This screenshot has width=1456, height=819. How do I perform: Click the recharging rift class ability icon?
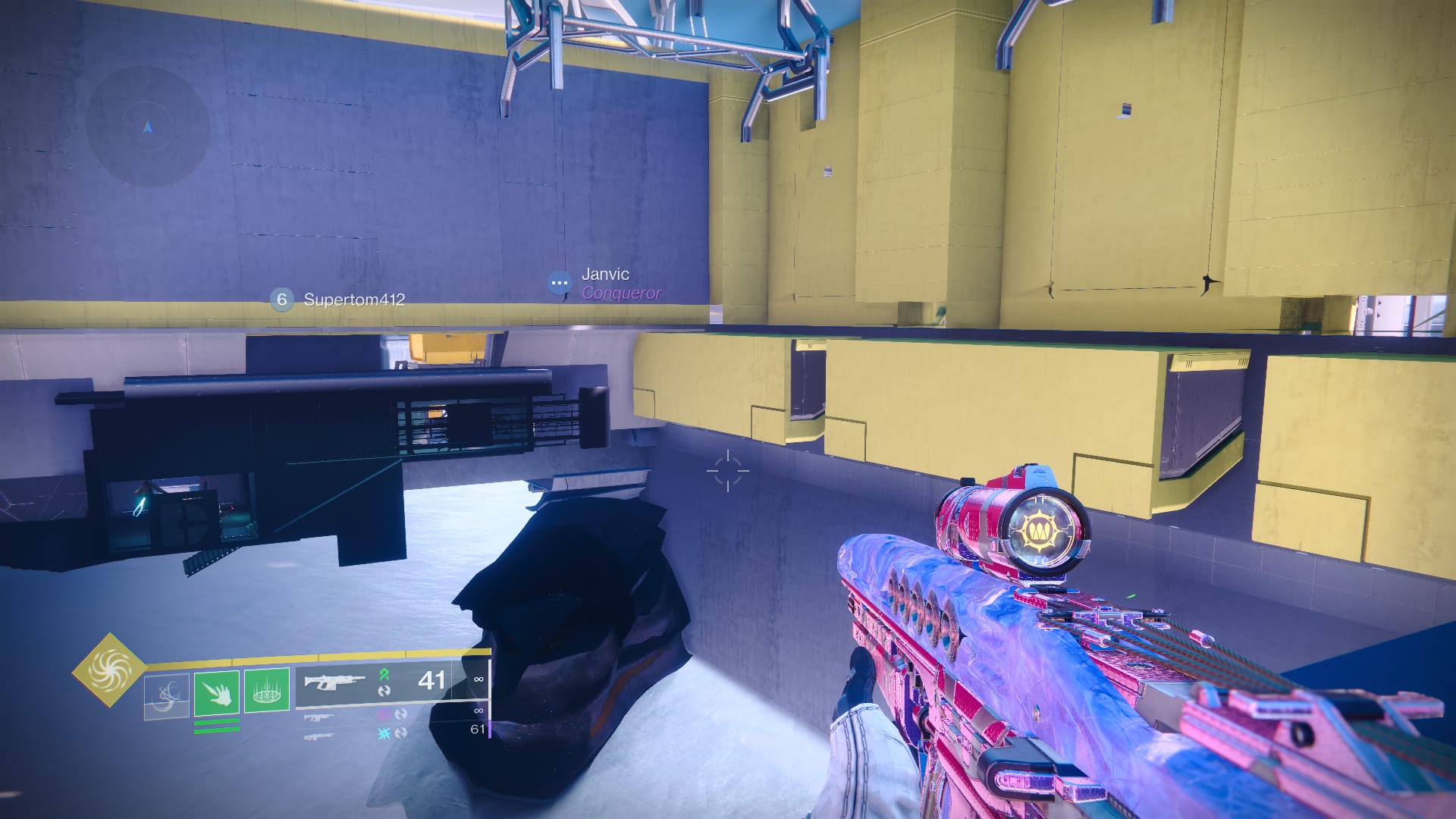165,697
